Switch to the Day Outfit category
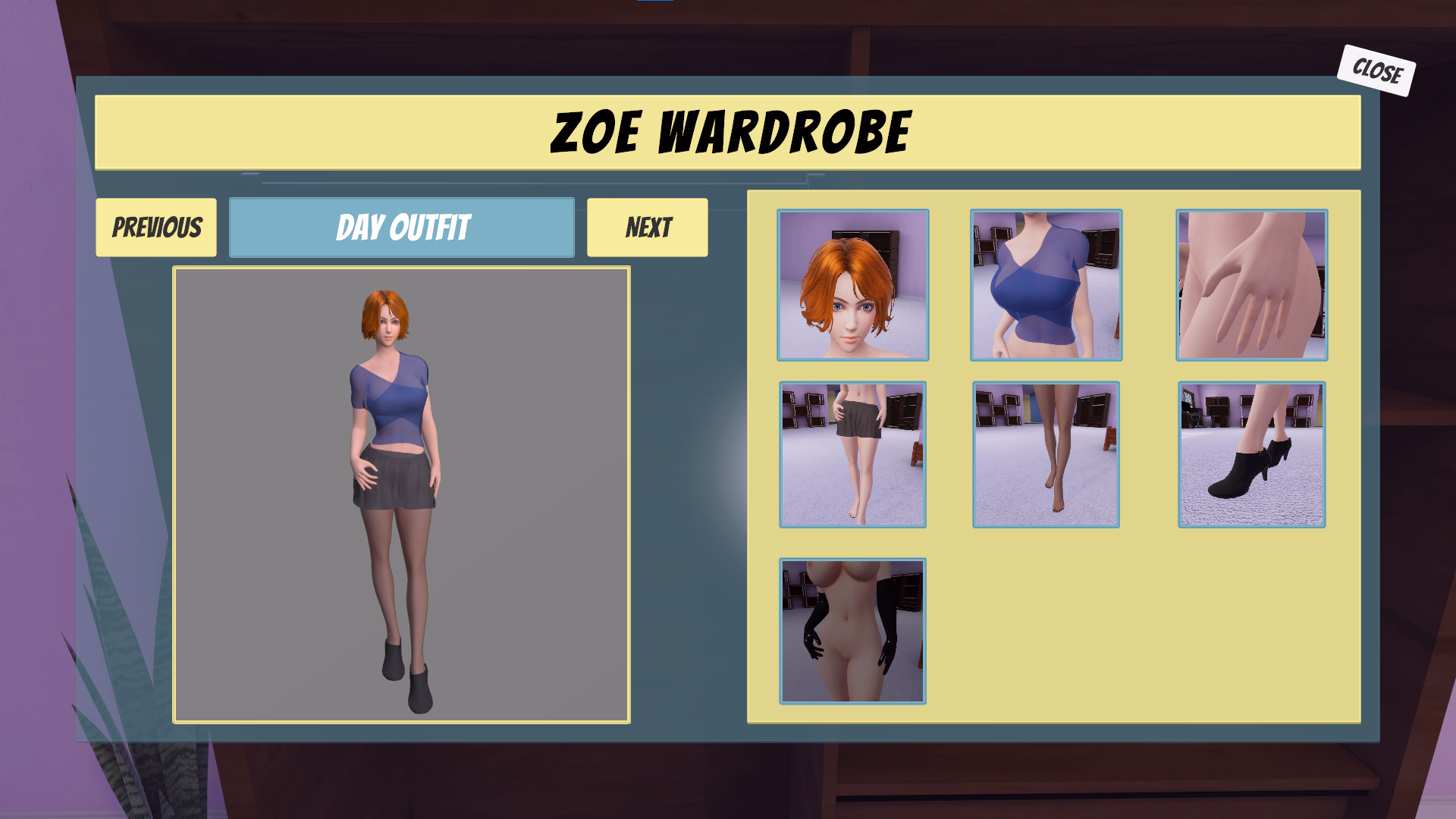The height and width of the screenshot is (819, 1456). point(401,226)
